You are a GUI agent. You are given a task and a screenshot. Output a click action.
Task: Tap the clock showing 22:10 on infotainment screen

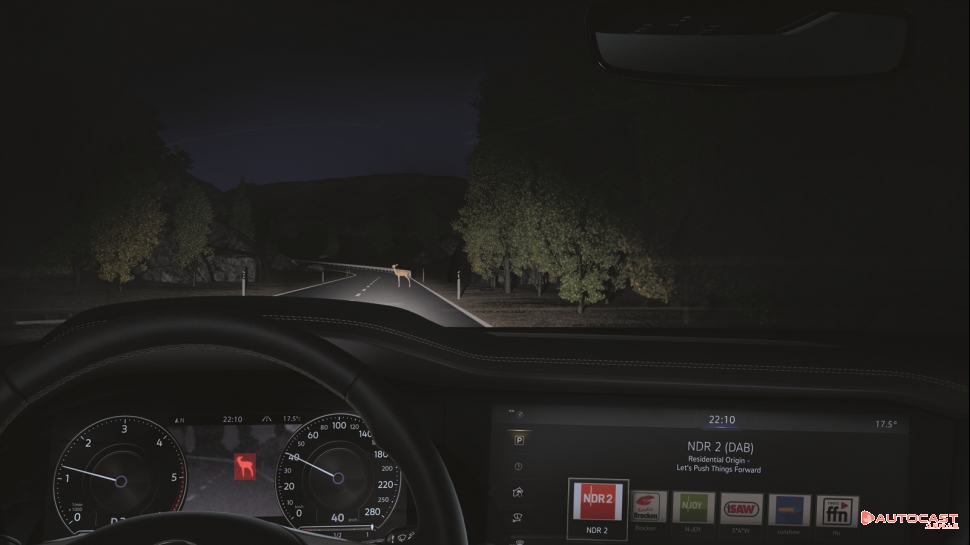click(721, 421)
